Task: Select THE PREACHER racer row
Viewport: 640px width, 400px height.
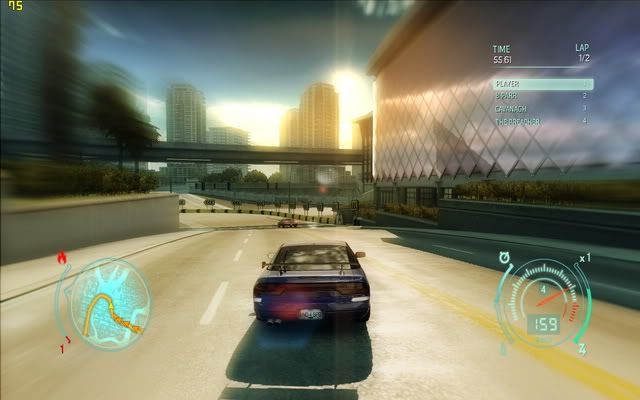Action: pyautogui.click(x=542, y=121)
